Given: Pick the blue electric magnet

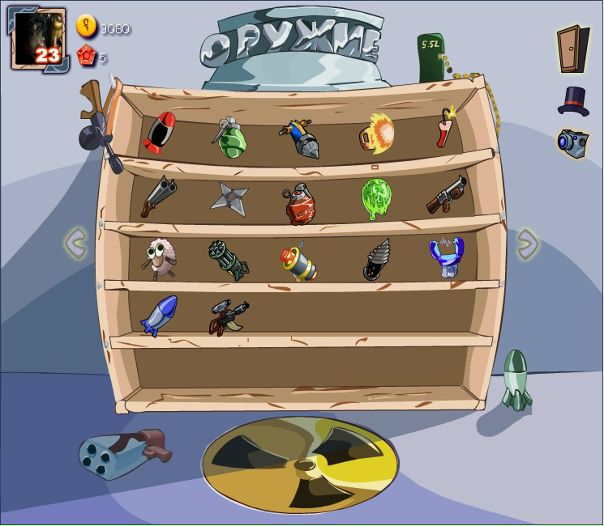Looking at the screenshot, I should (446, 257).
